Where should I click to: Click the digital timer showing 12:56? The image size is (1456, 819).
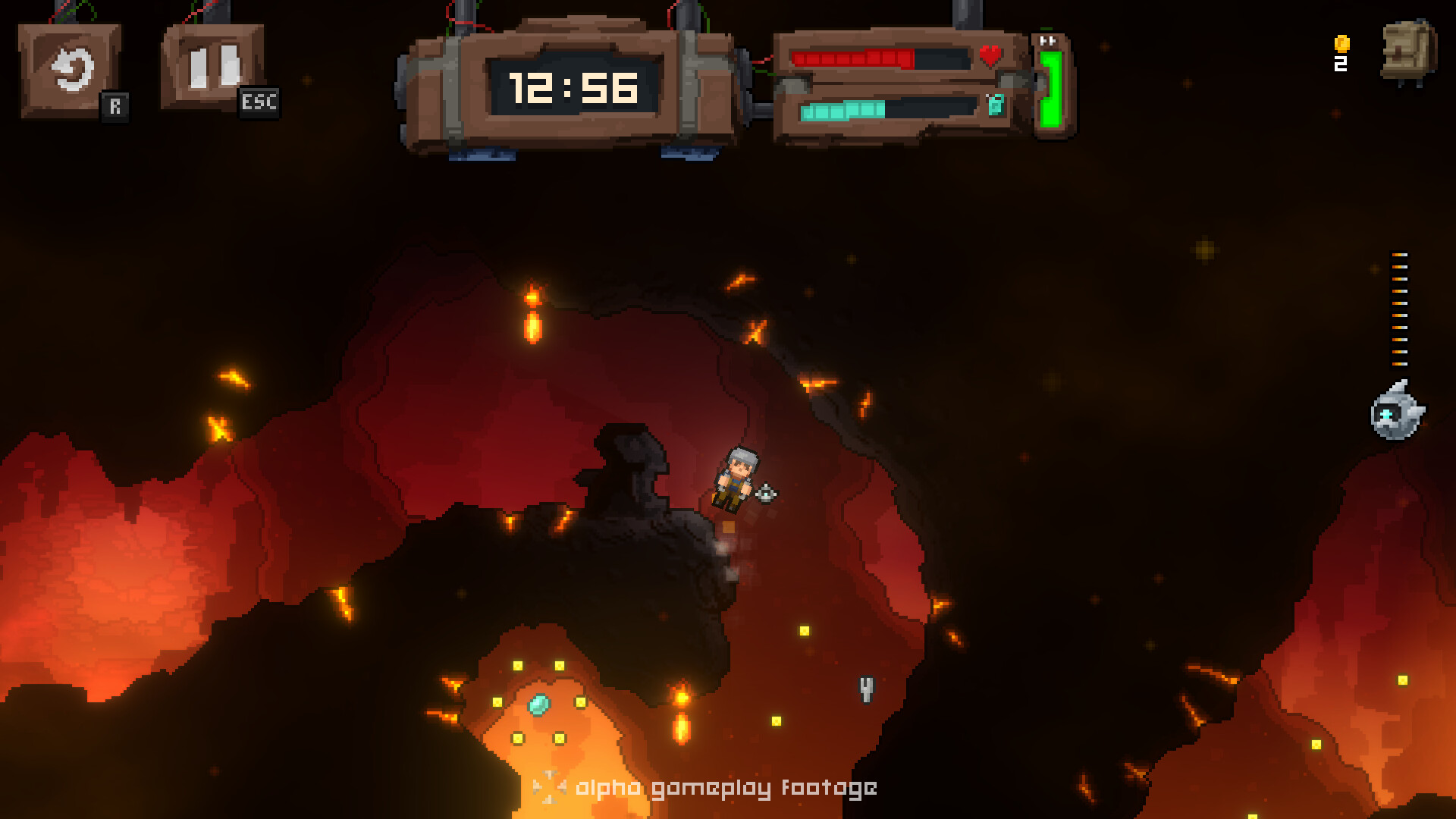(x=574, y=86)
